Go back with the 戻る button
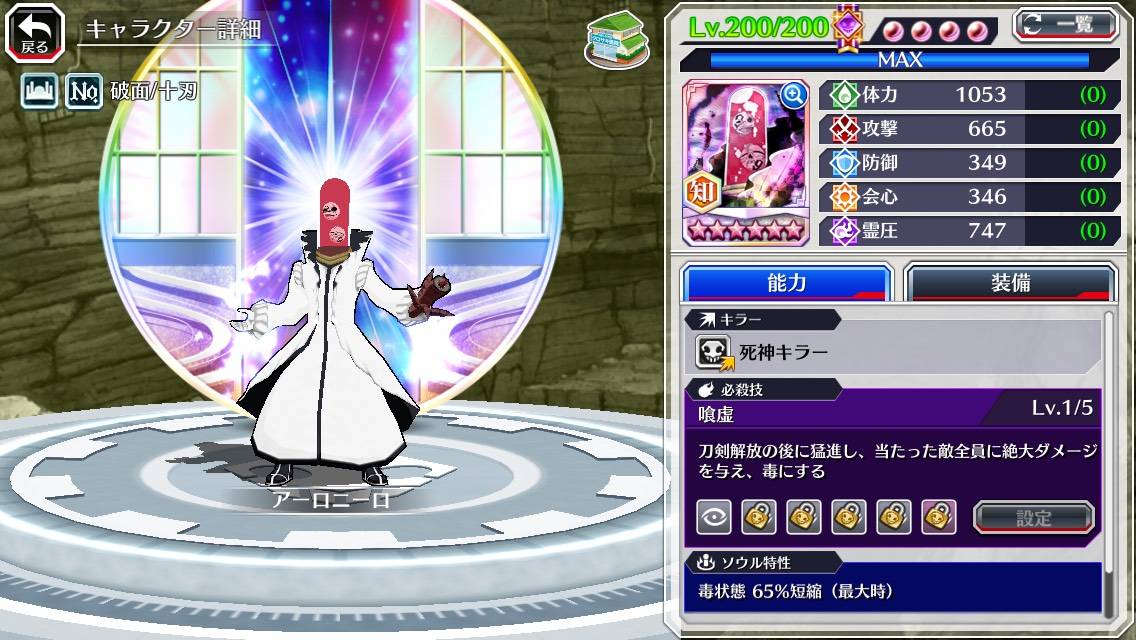 tap(35, 31)
